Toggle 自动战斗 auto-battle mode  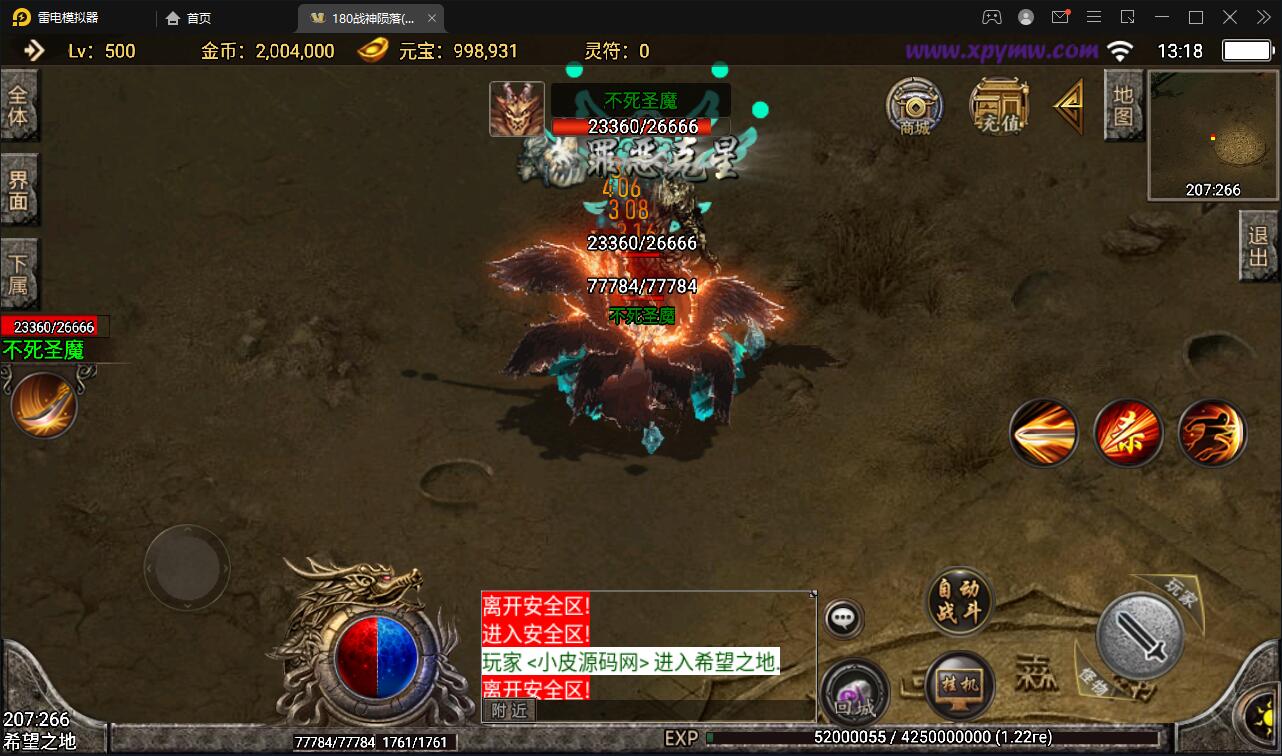tap(957, 600)
